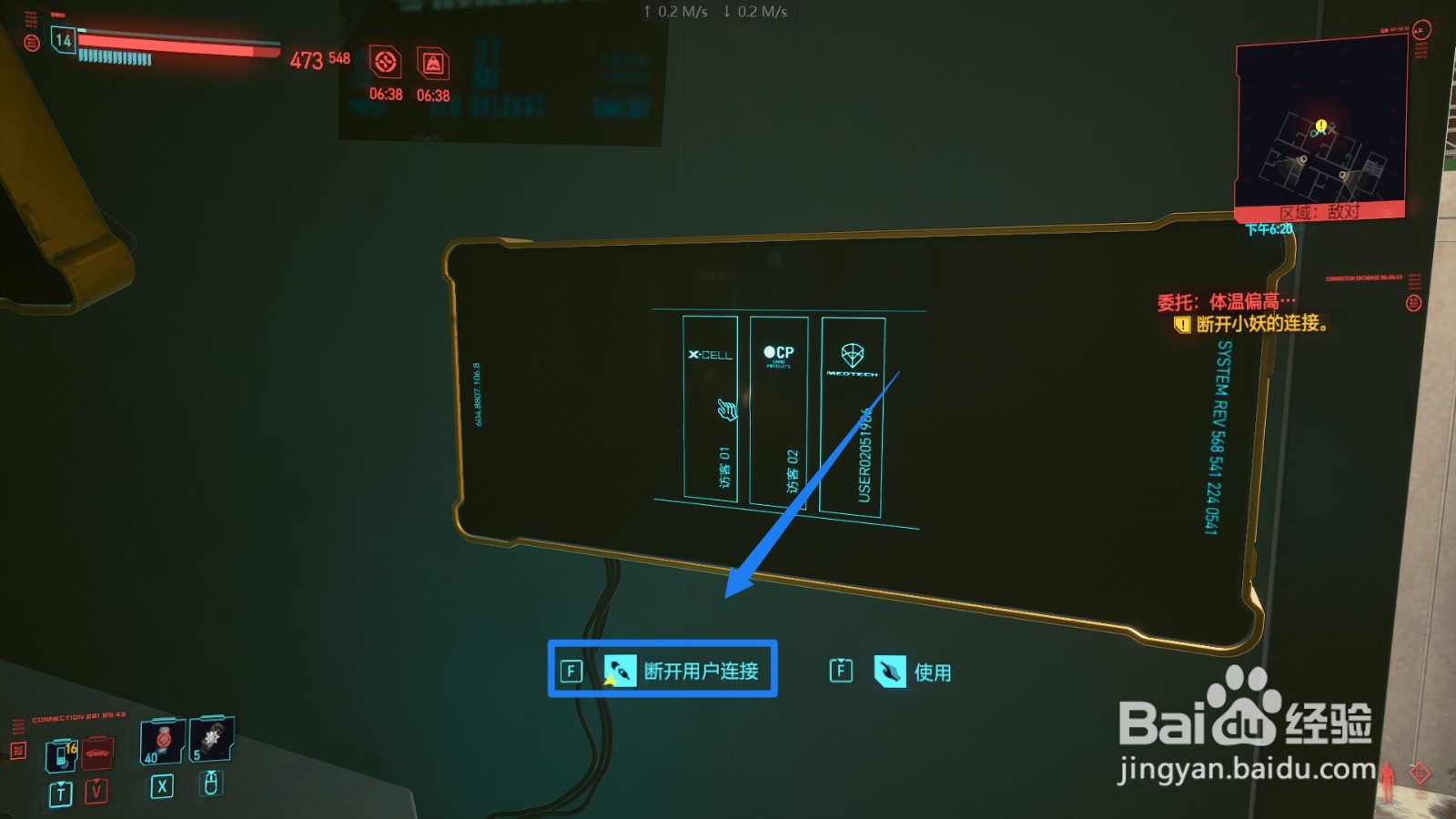
Task: Select the X-CELL 访客 01 terminal panel
Action: point(710,408)
